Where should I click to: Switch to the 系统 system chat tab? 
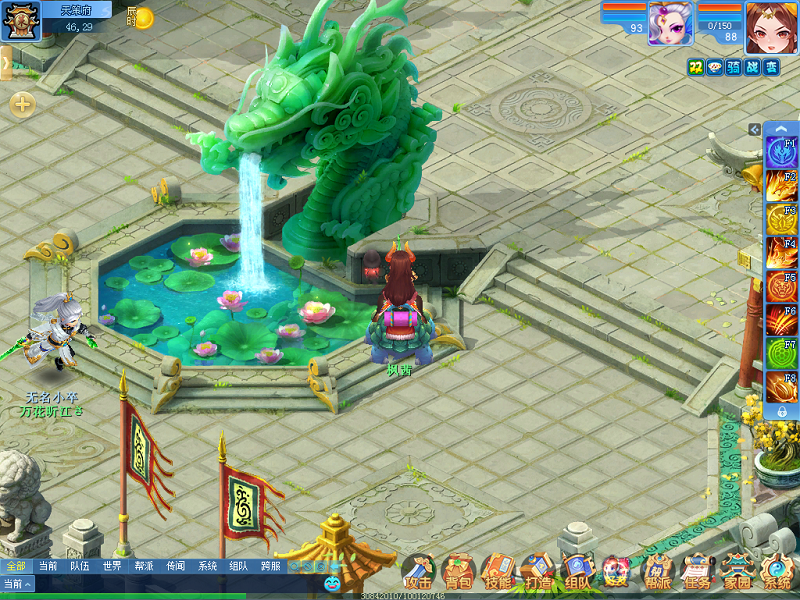(207, 566)
